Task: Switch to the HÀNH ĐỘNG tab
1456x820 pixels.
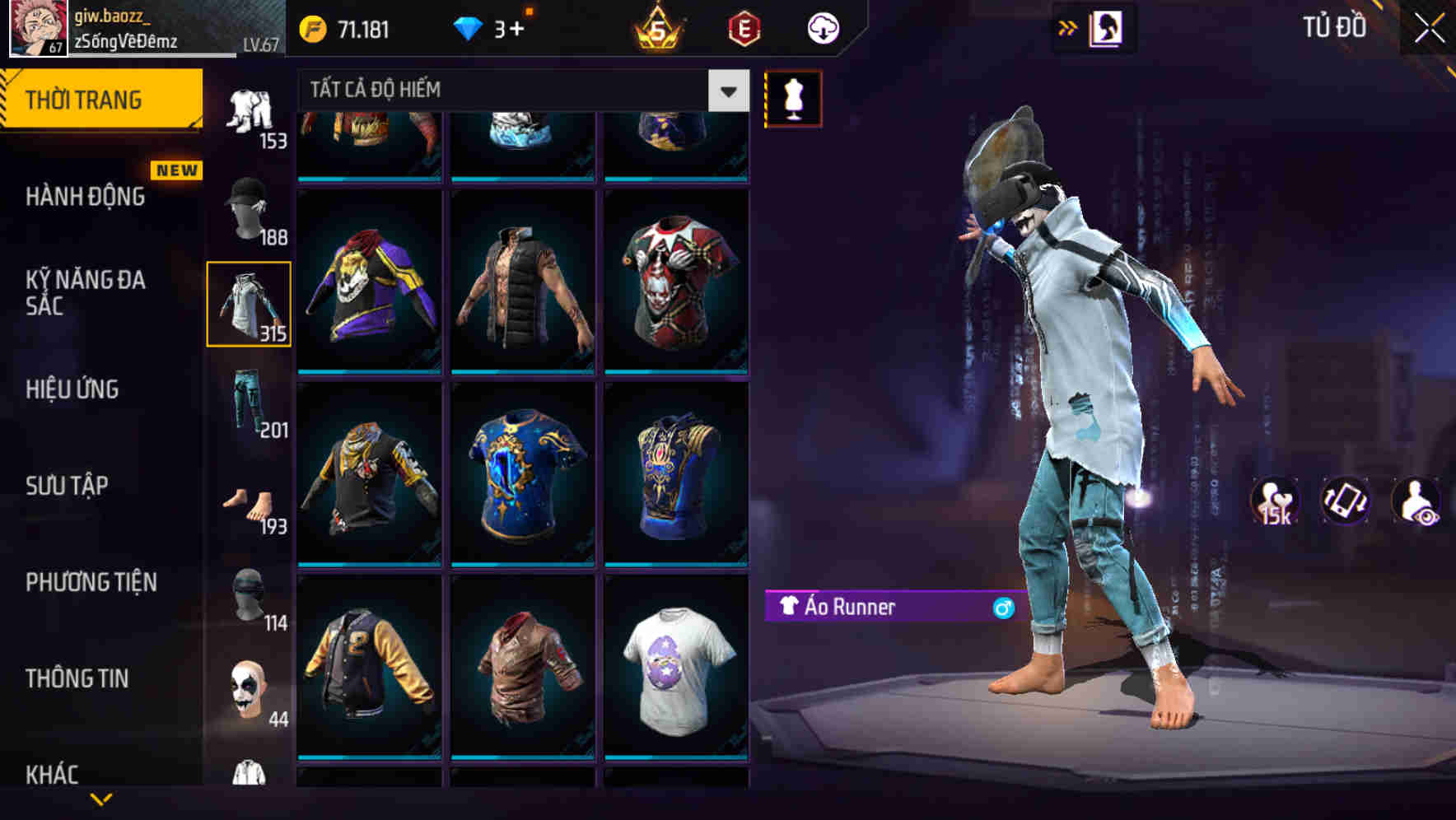Action: (x=85, y=197)
